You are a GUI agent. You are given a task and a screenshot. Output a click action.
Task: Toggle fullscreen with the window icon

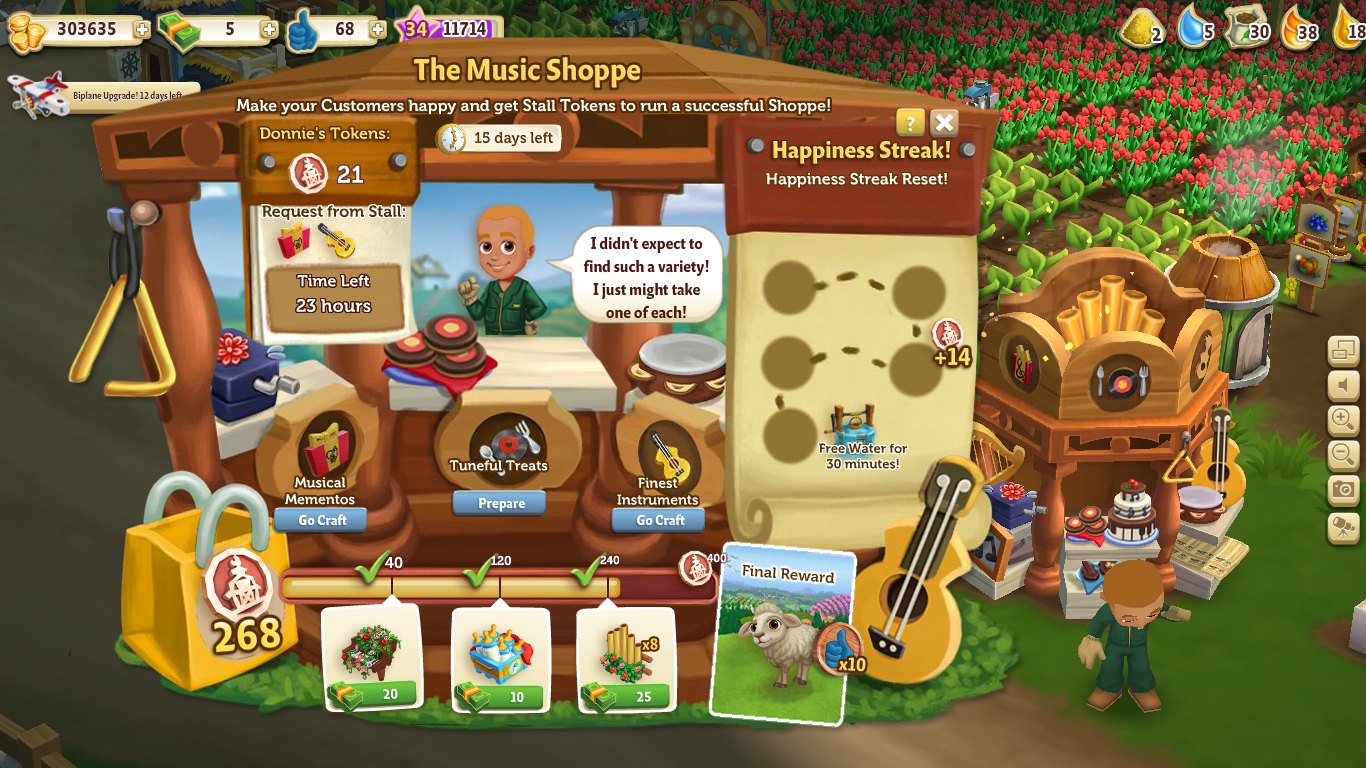1346,350
